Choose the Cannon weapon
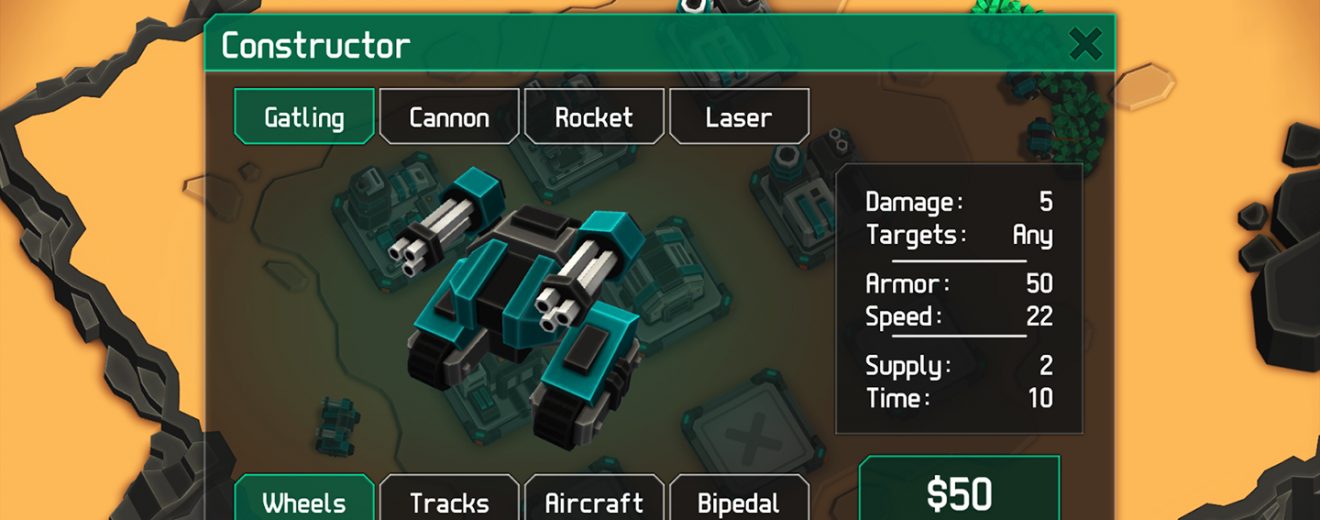This screenshot has width=1320, height=520. click(x=449, y=117)
